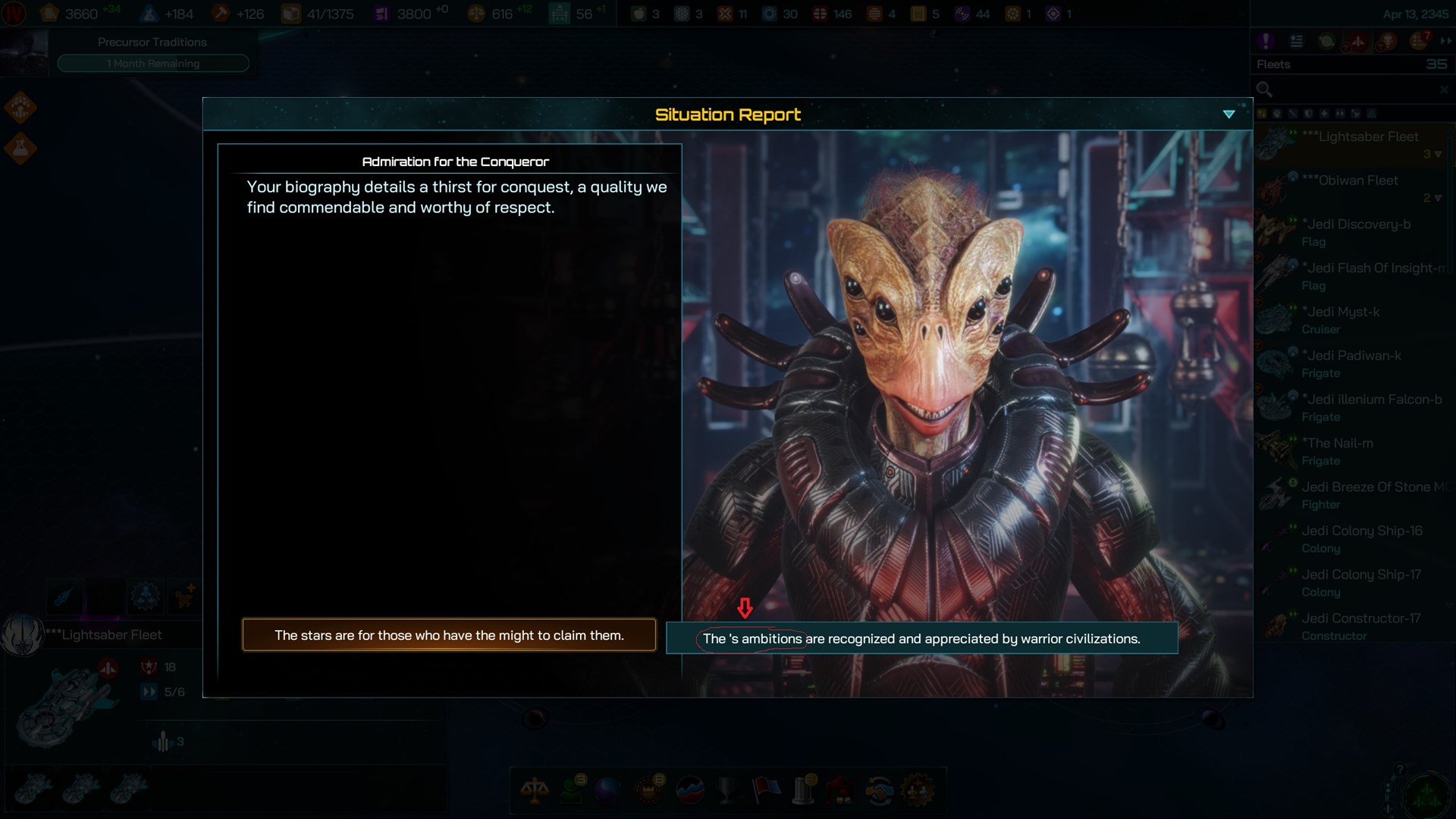Open the red and blue graph icon
The width and height of the screenshot is (1456, 819).
point(689,790)
